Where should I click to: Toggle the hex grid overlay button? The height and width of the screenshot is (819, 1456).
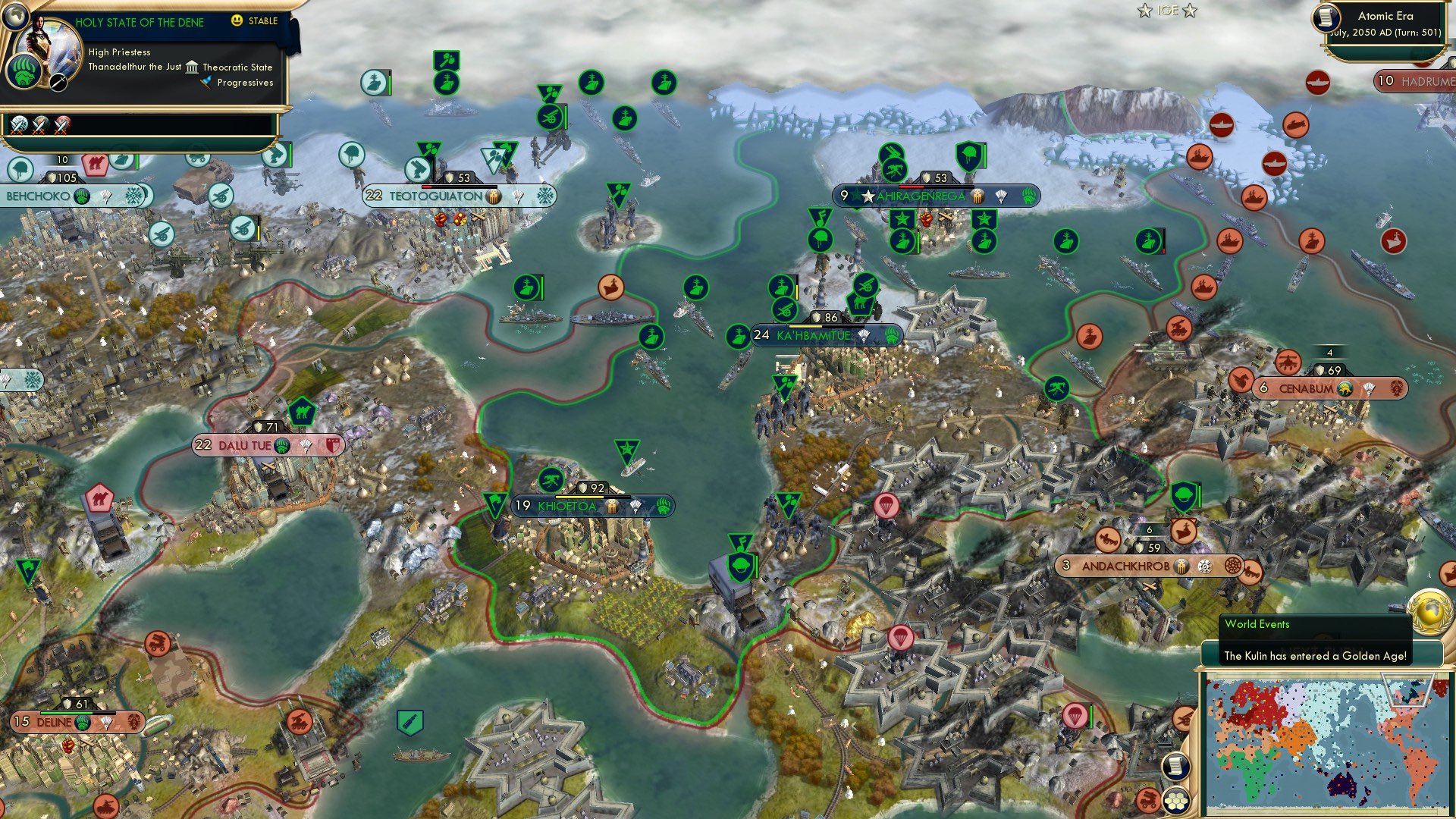coord(1176,800)
